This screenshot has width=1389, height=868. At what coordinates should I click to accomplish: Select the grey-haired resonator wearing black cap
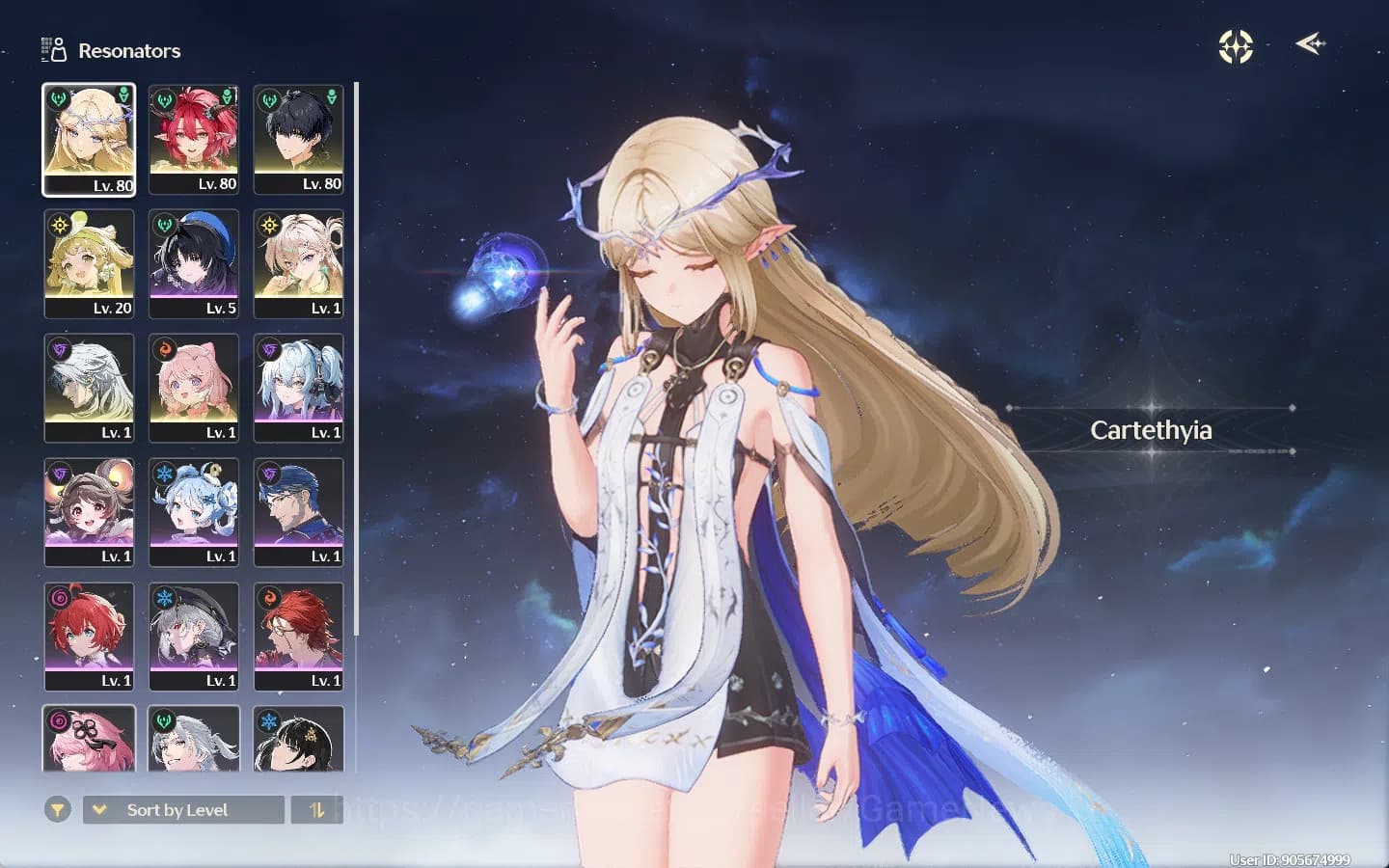(x=194, y=637)
